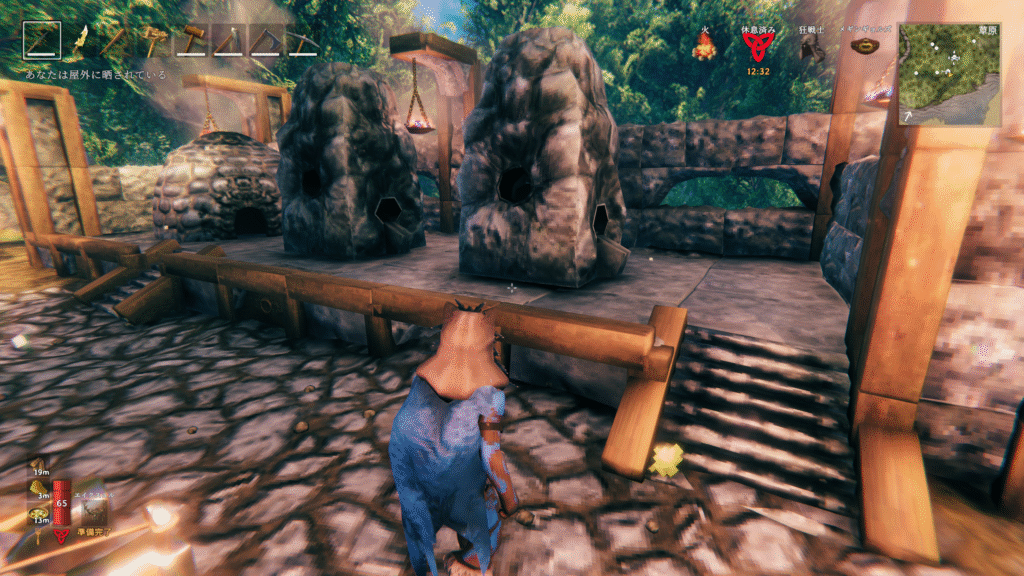Click the food icon showing 19m

point(38,465)
